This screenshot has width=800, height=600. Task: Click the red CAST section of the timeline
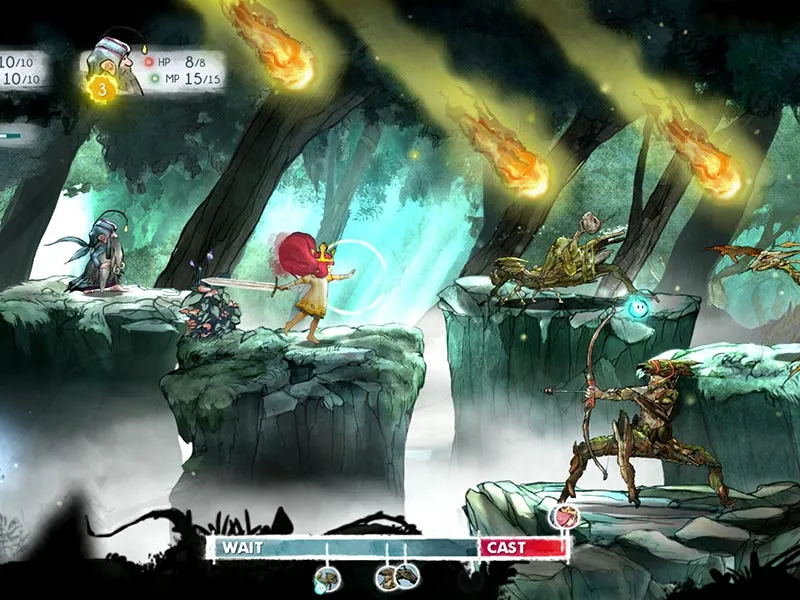coord(522,547)
